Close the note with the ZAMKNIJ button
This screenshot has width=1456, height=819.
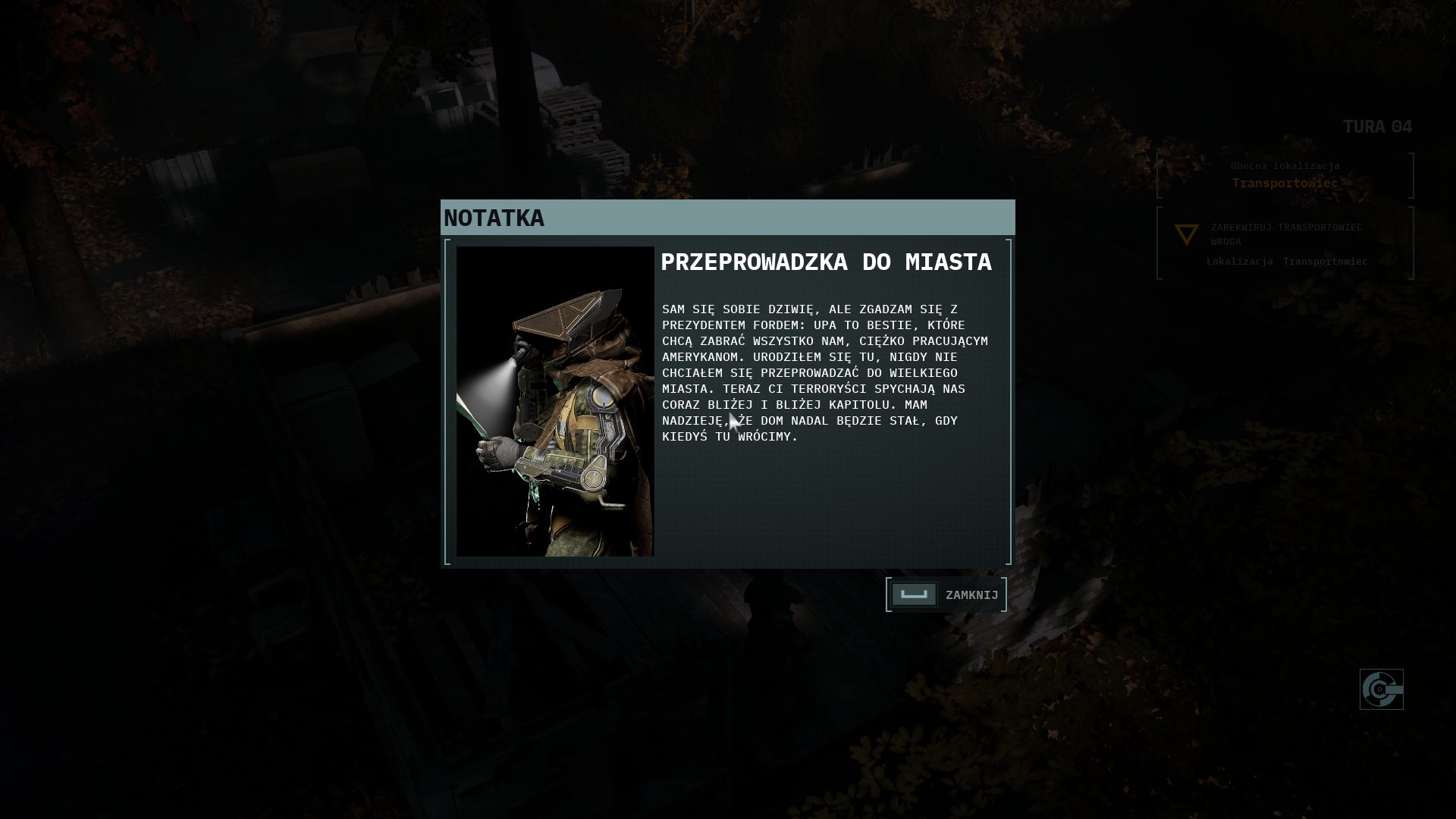tap(946, 595)
